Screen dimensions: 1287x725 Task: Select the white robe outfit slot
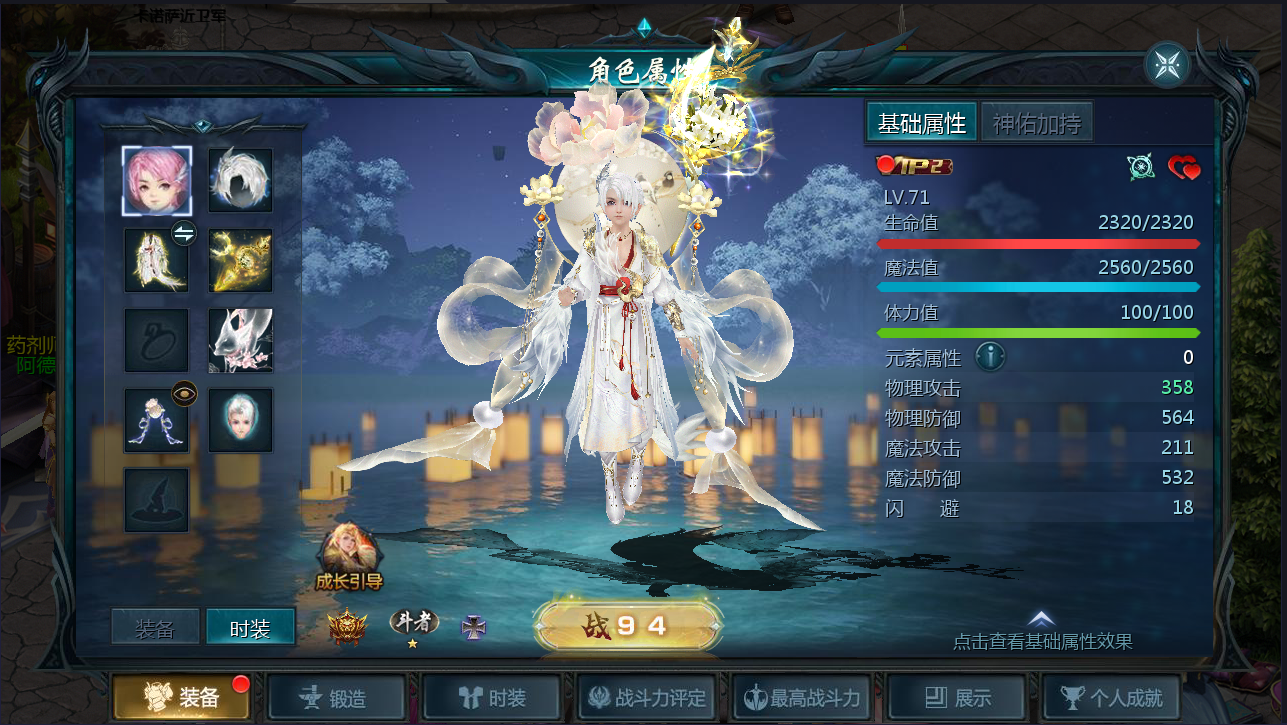pyautogui.click(x=156, y=260)
